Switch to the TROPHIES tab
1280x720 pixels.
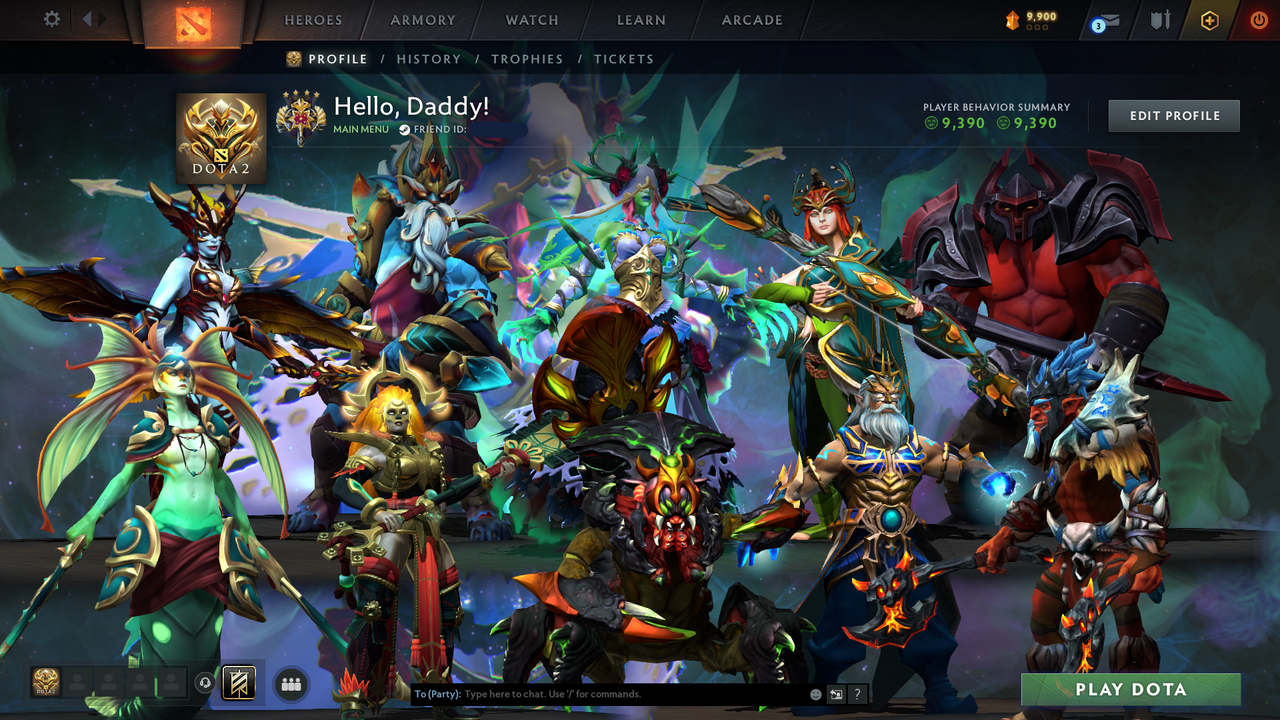tap(528, 59)
